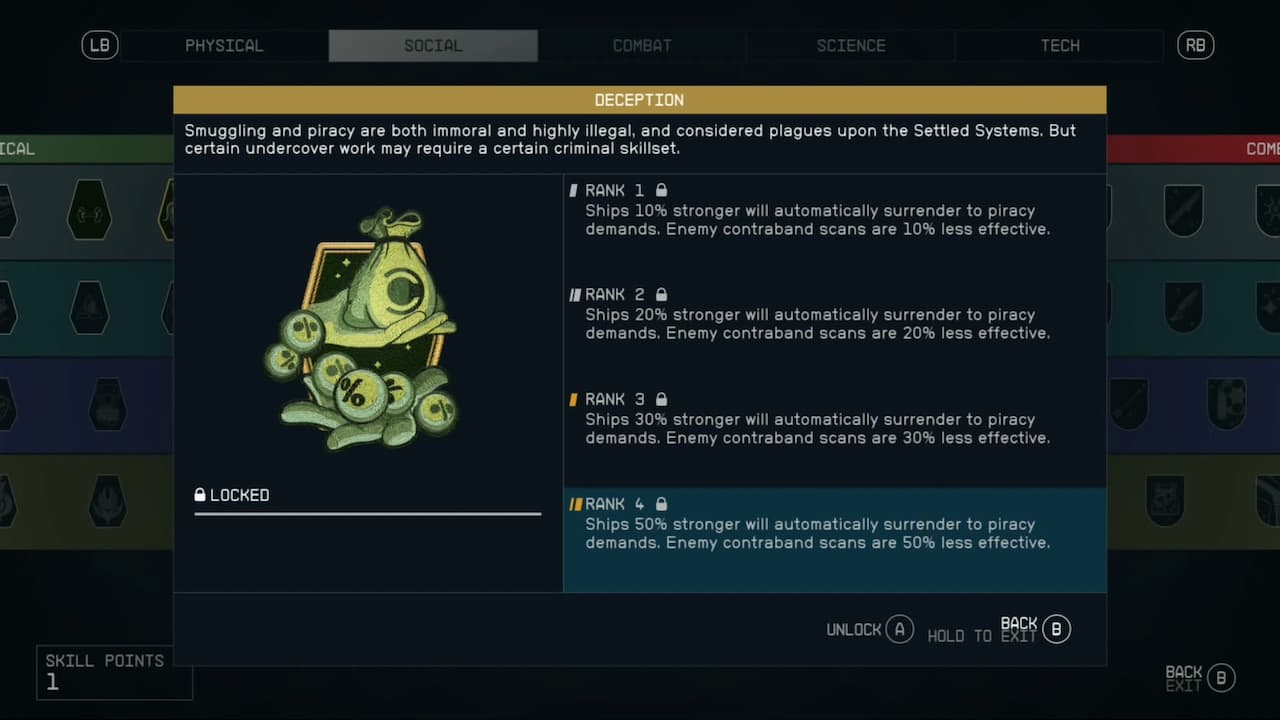Viewport: 1280px width, 720px height.
Task: Click the lock icon next to the LOCKED label
Action: pos(200,494)
